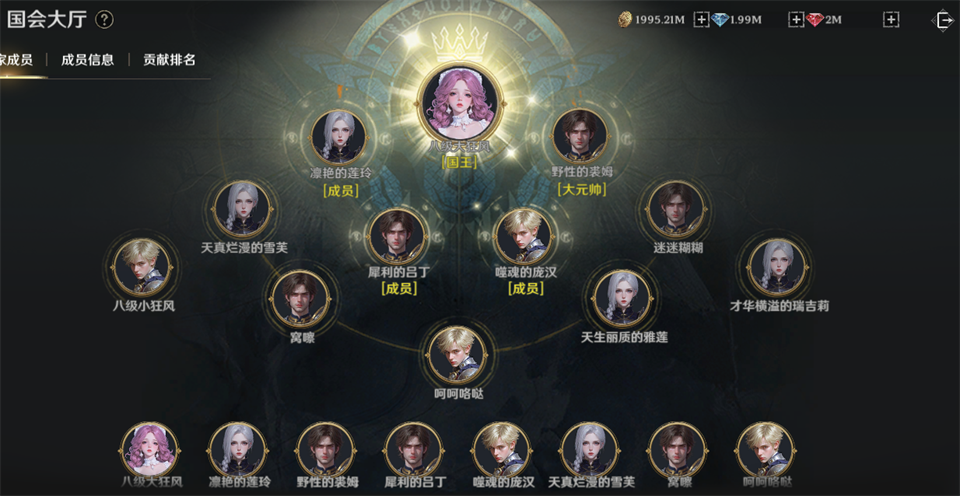Add gold coins using the adjacent plus button

pyautogui.click(x=700, y=20)
